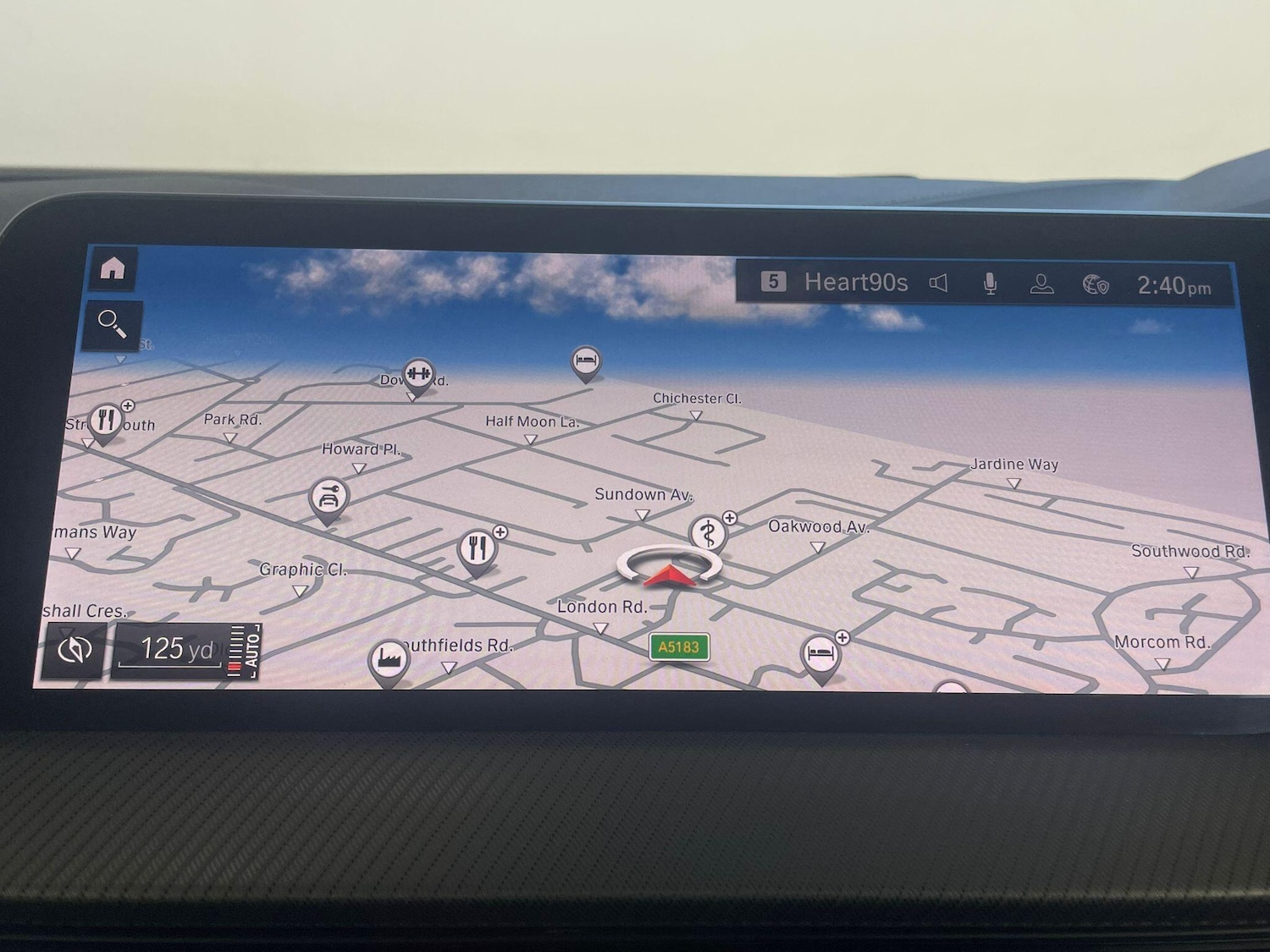Select the hotel marker near Chichester Cl.

[x=586, y=361]
